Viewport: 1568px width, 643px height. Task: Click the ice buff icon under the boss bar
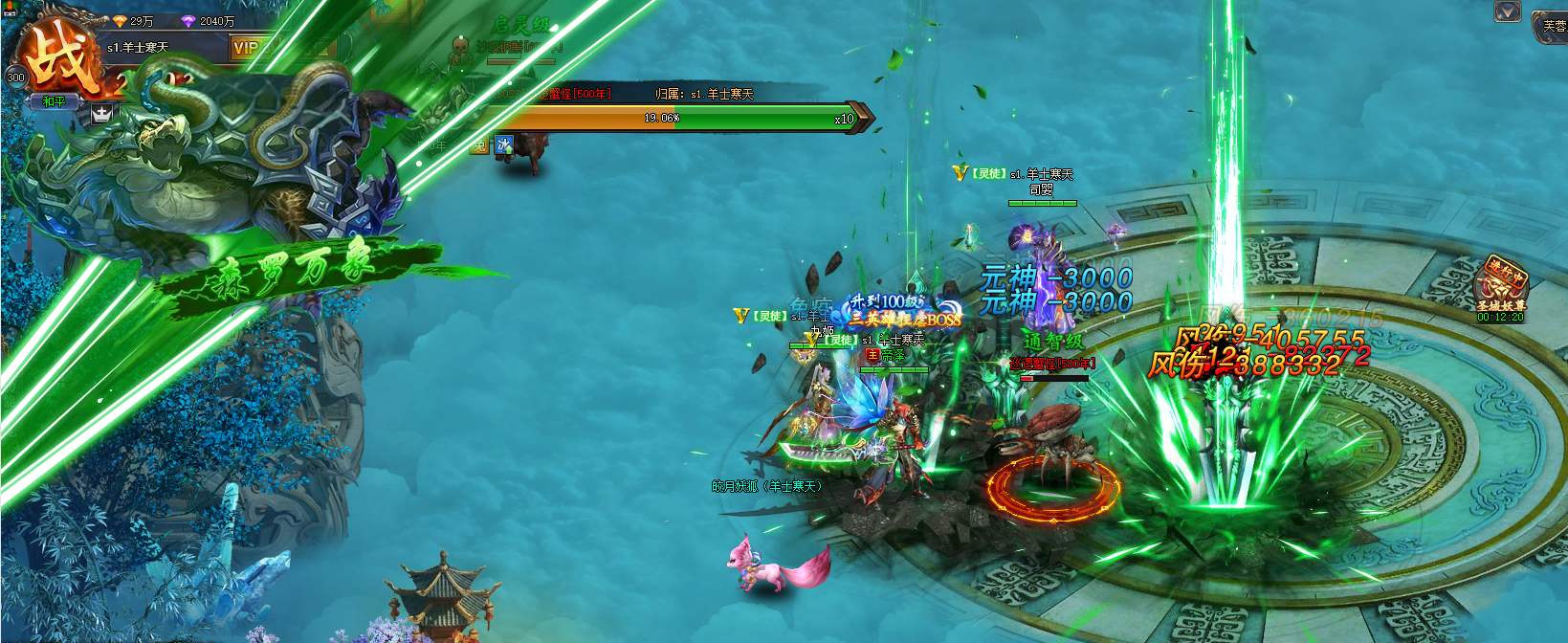click(504, 144)
